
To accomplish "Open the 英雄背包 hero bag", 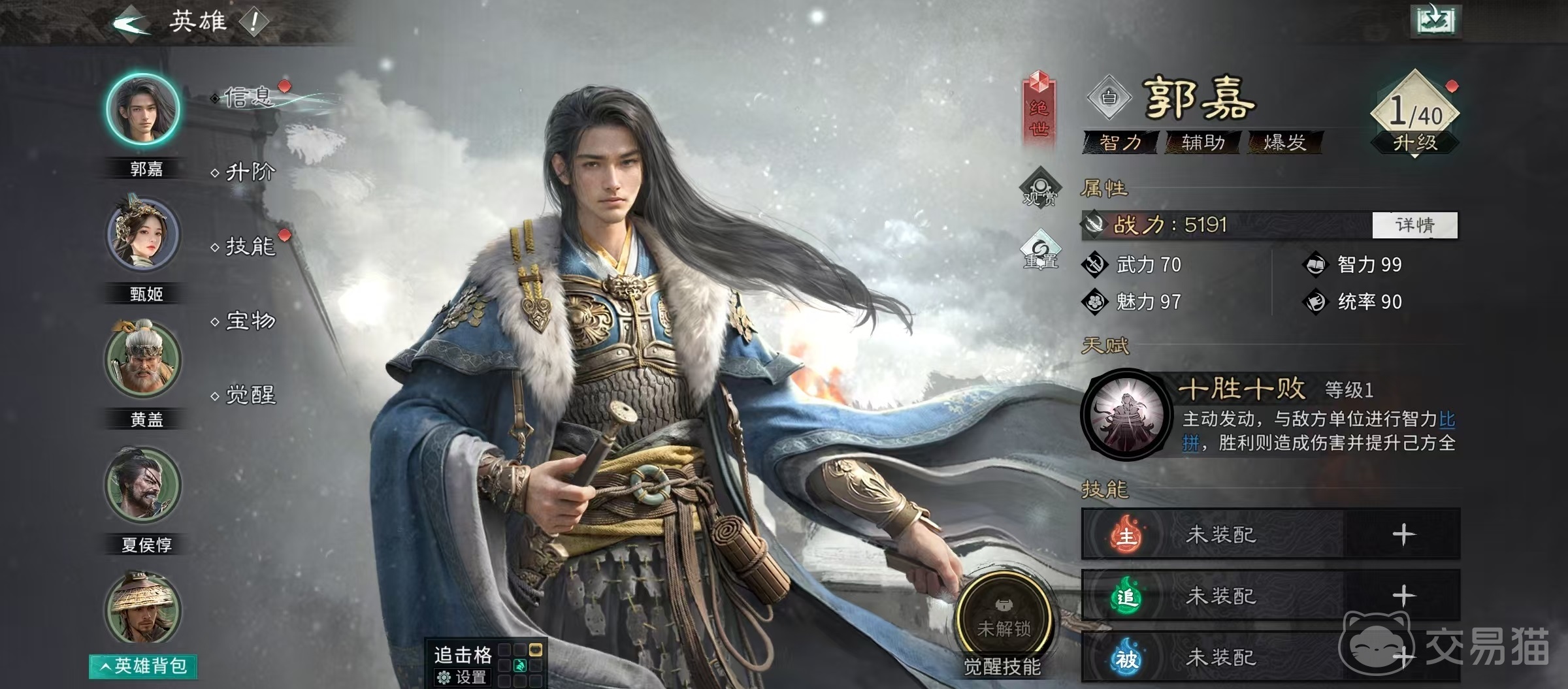I will pos(144,666).
